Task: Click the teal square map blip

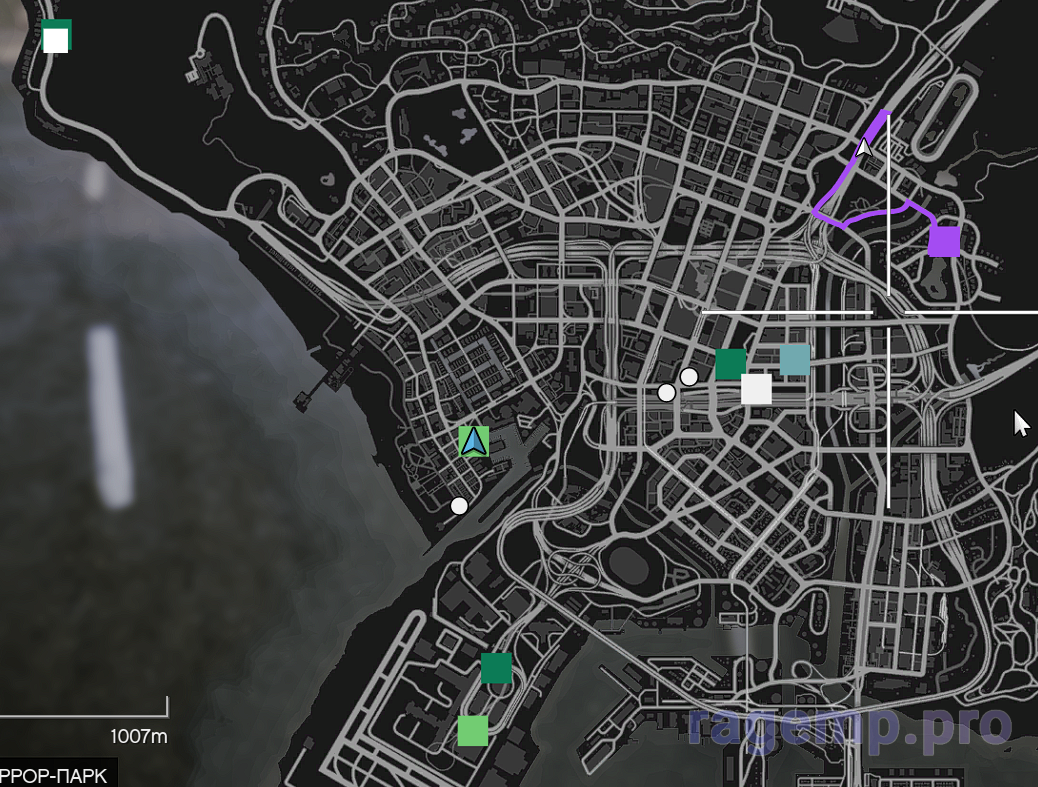Action: point(794,360)
